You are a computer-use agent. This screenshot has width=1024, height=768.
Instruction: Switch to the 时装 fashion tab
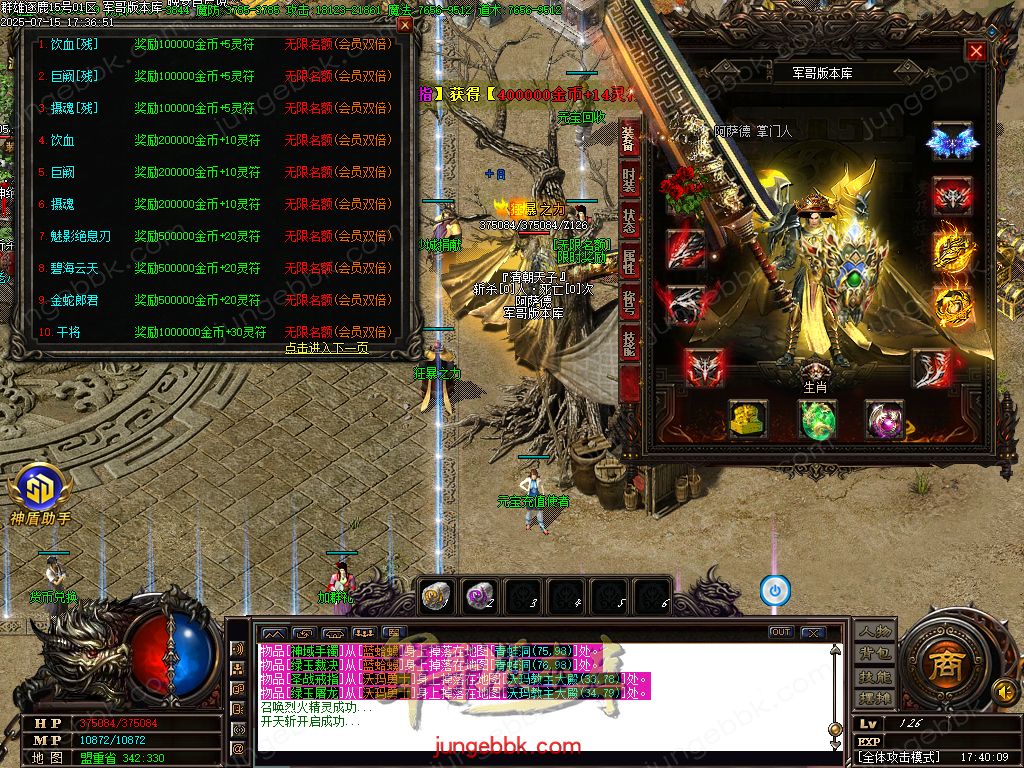629,179
